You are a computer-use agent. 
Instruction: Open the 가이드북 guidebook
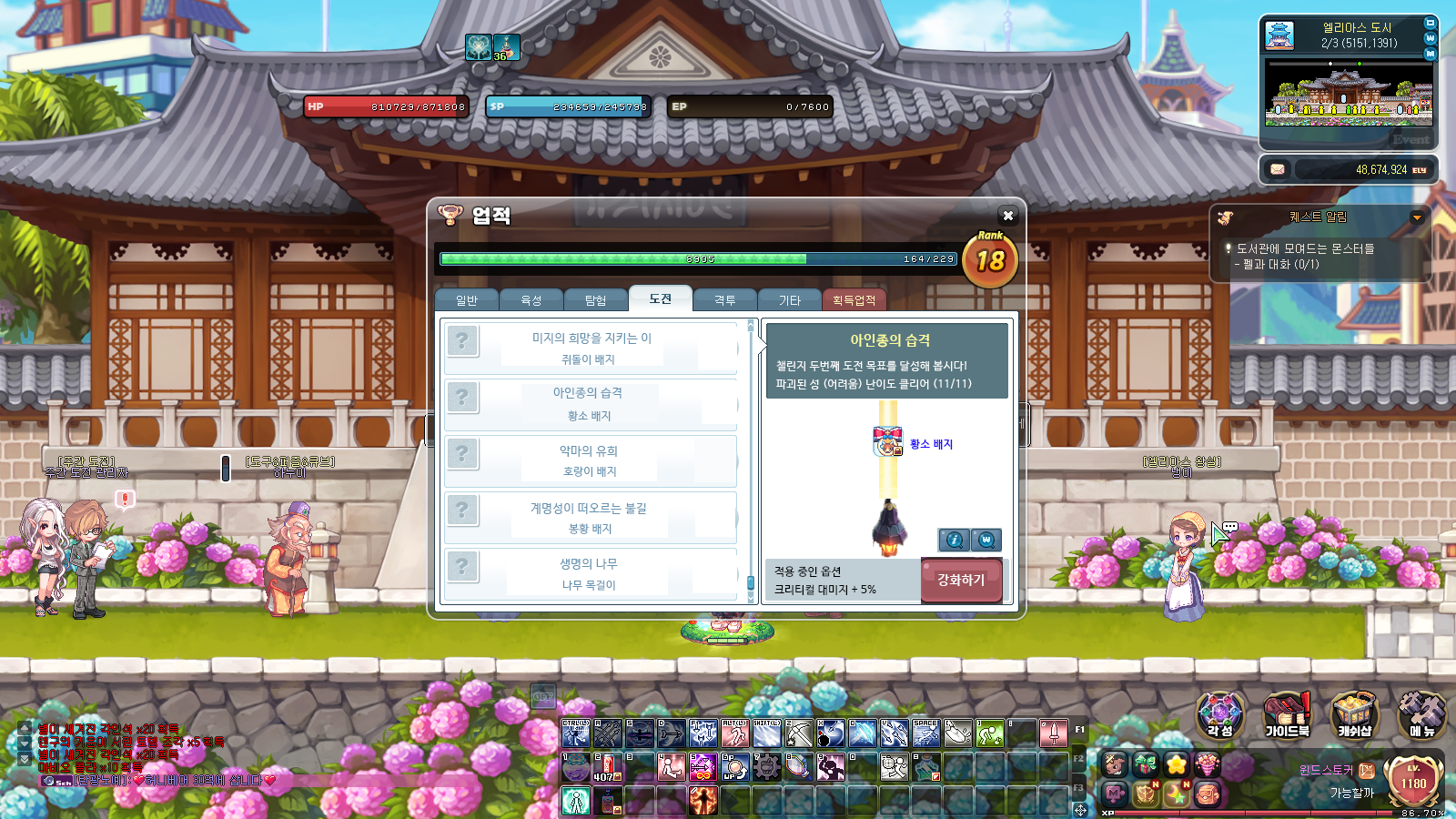pos(1287,714)
